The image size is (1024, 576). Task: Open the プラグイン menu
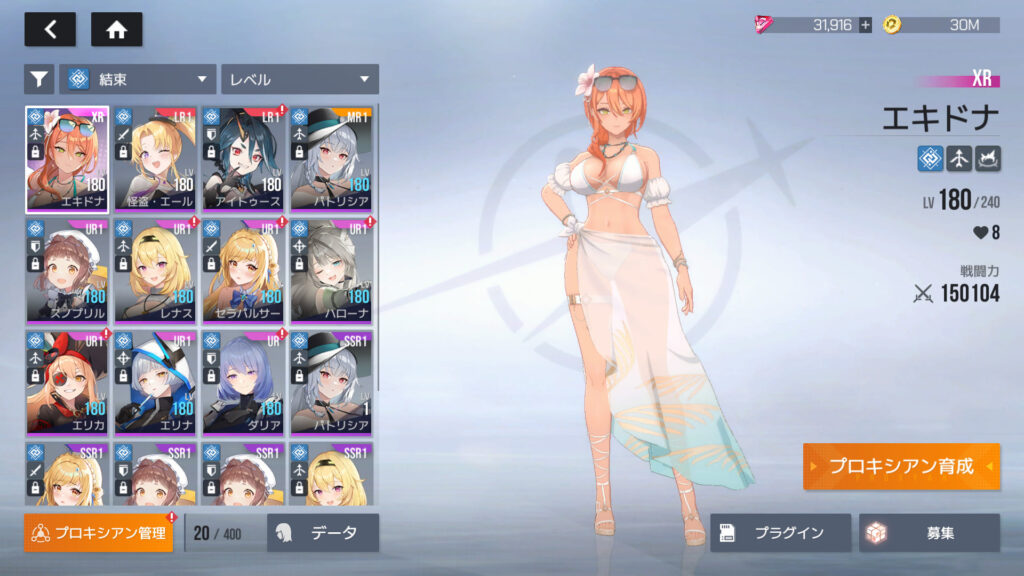[780, 533]
